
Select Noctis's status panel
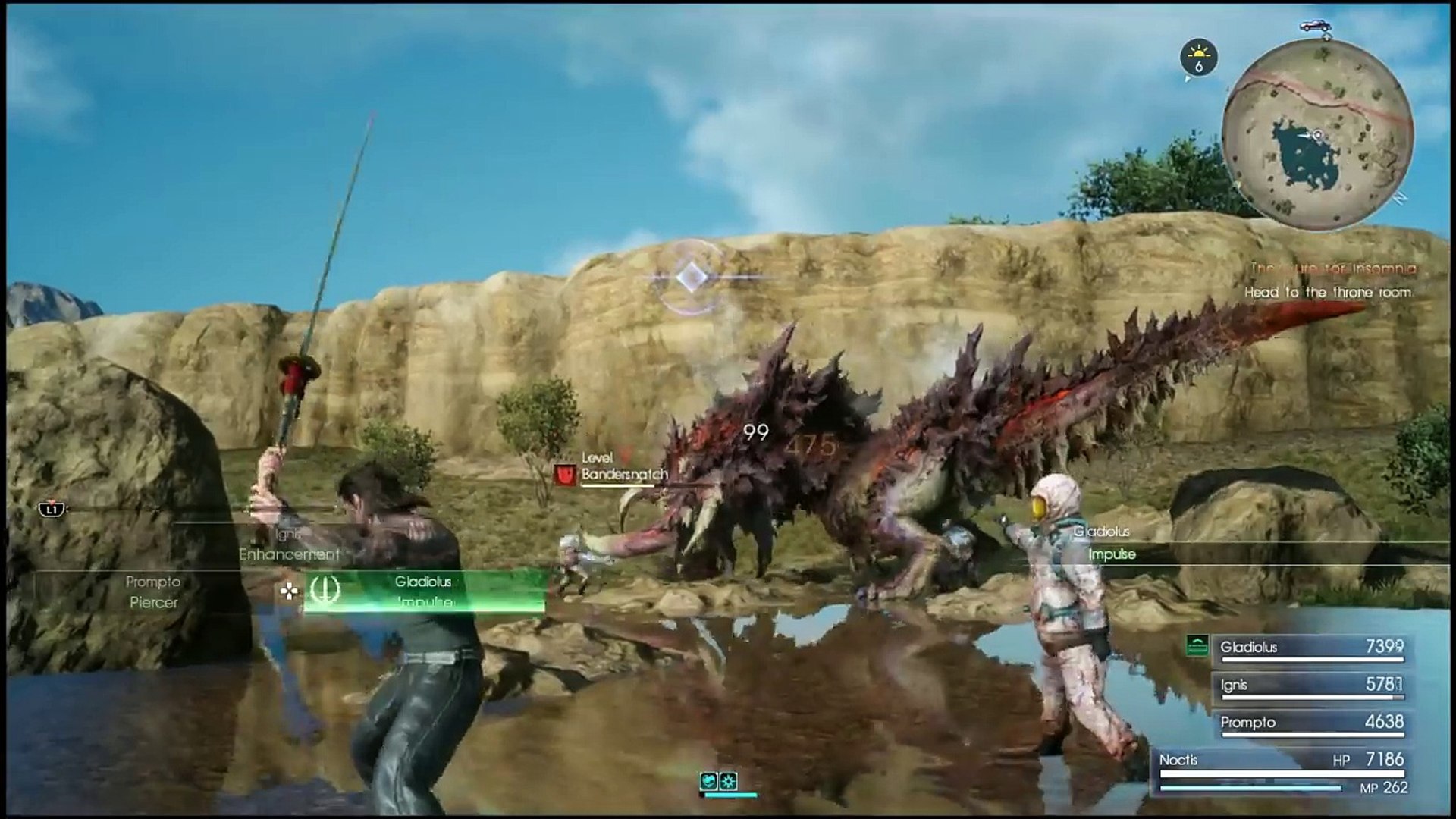1282,773
